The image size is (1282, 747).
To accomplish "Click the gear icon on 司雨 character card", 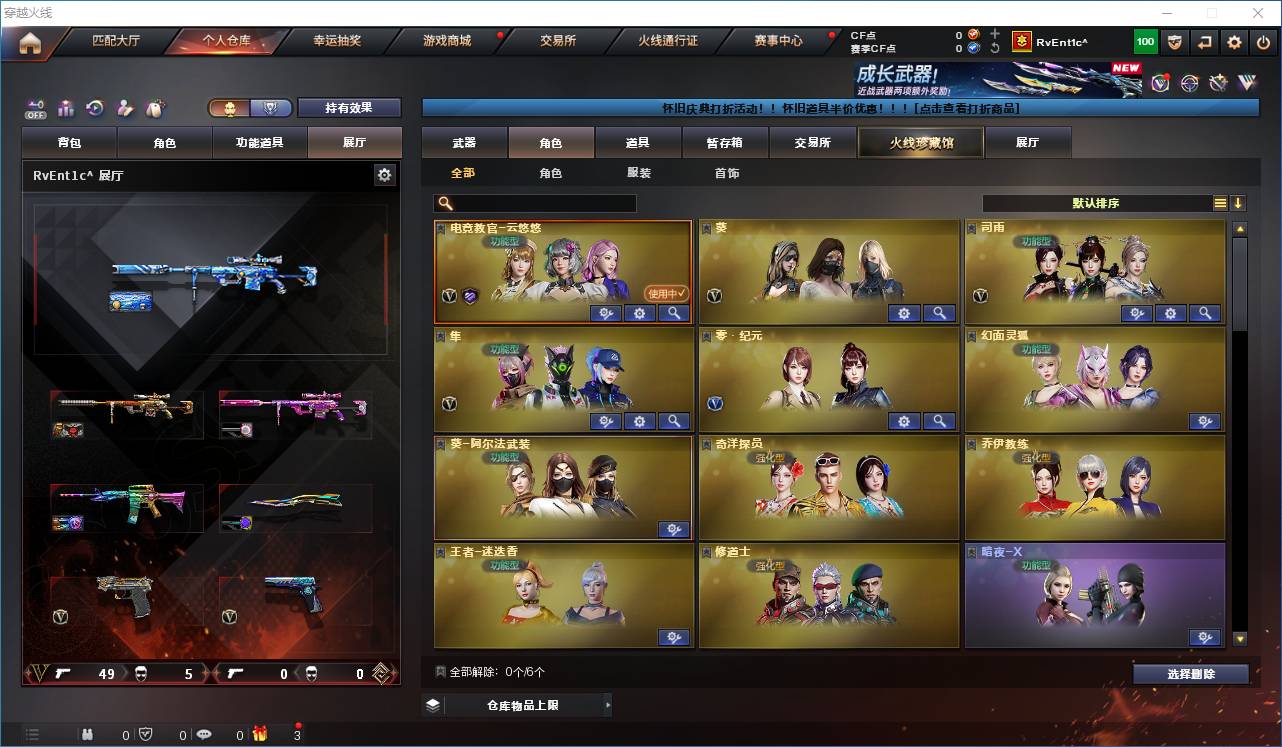I will [1170, 313].
